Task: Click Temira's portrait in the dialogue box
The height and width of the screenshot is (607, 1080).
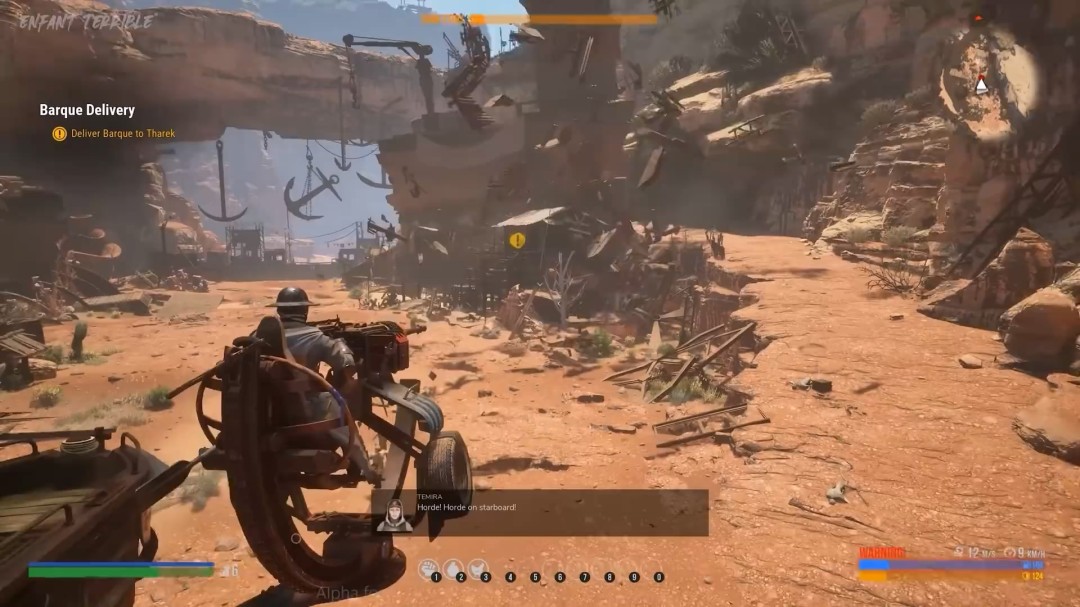Action: (x=394, y=514)
